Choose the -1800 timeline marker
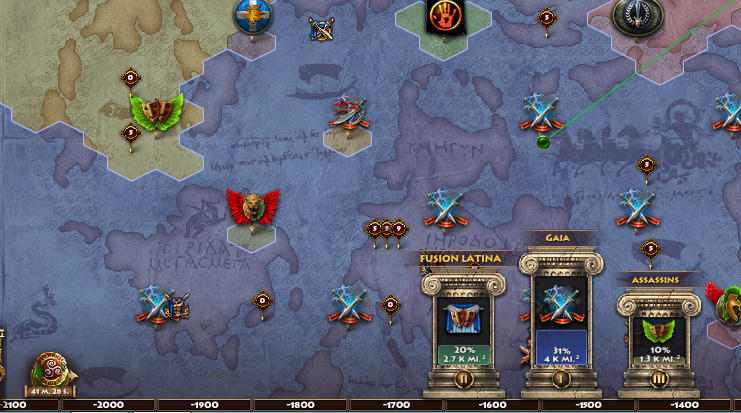This screenshot has width=741, height=413. coord(300,406)
